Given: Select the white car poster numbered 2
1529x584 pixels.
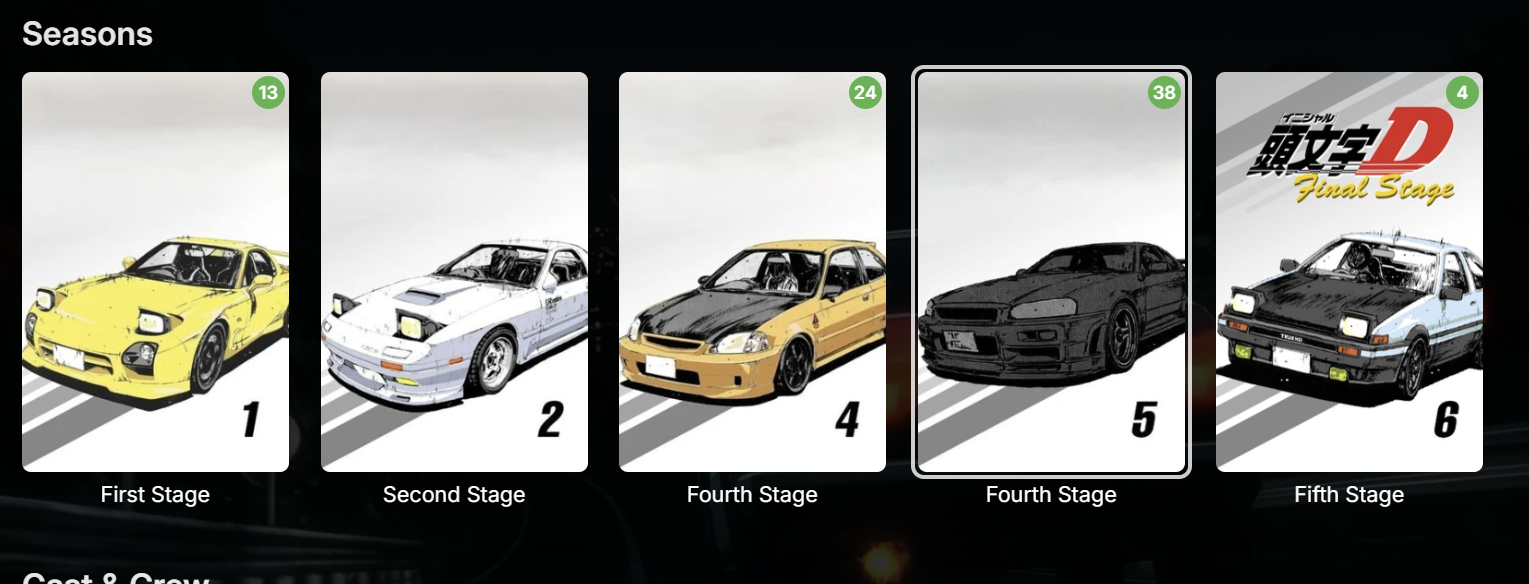Looking at the screenshot, I should point(454,271).
